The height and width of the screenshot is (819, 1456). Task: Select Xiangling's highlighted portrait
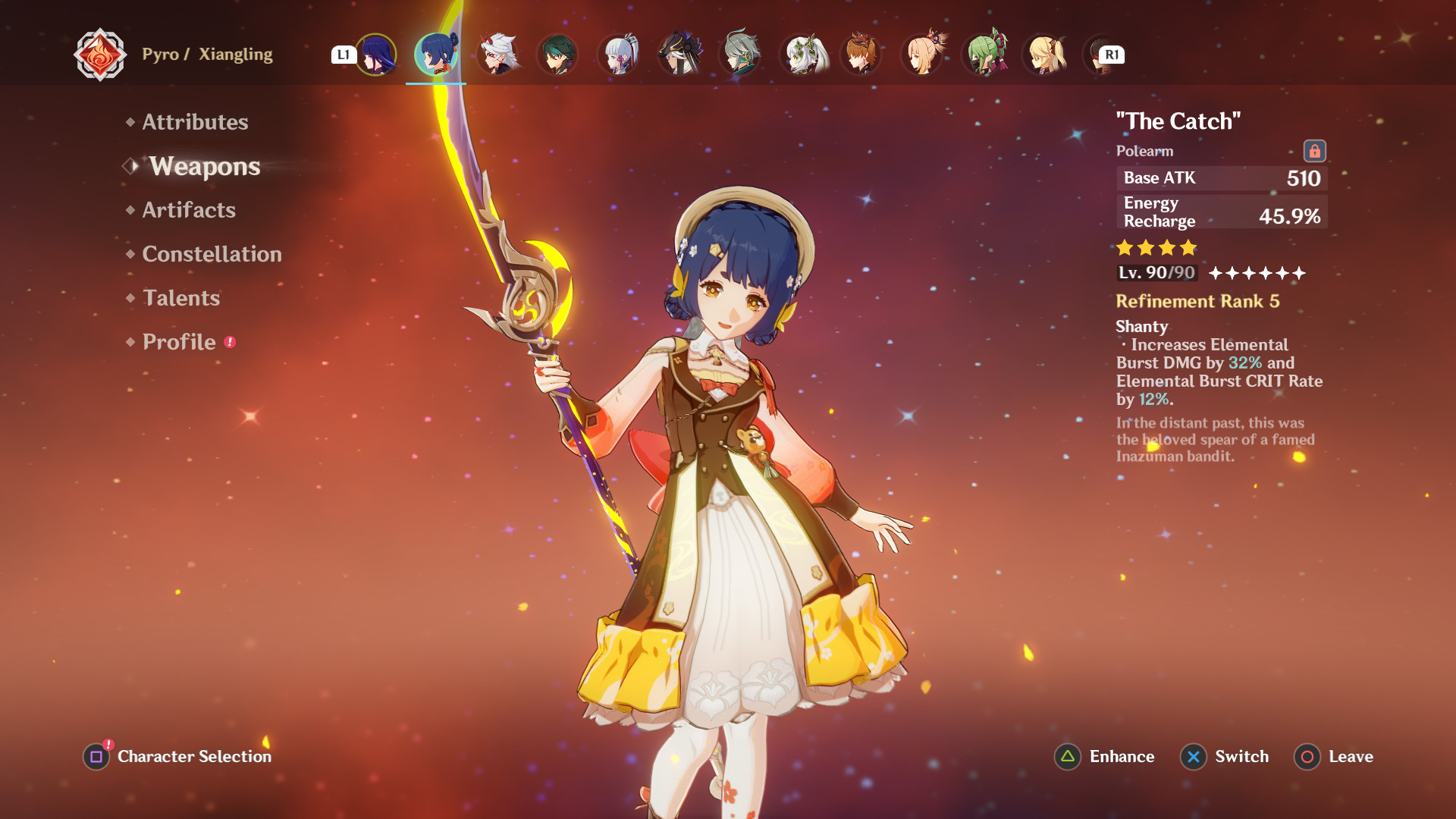pos(436,55)
